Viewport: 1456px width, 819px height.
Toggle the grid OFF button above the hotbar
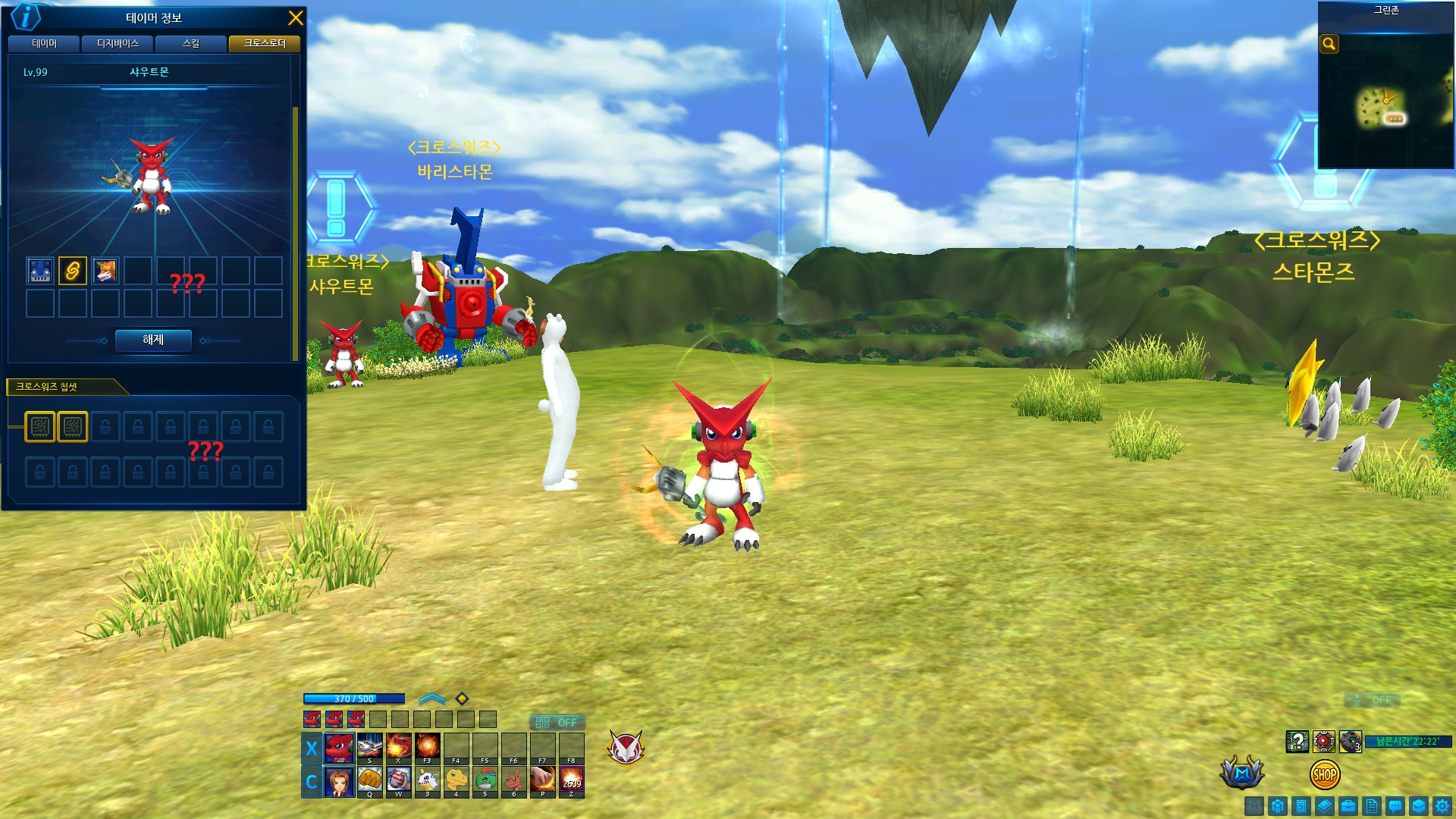[557, 723]
